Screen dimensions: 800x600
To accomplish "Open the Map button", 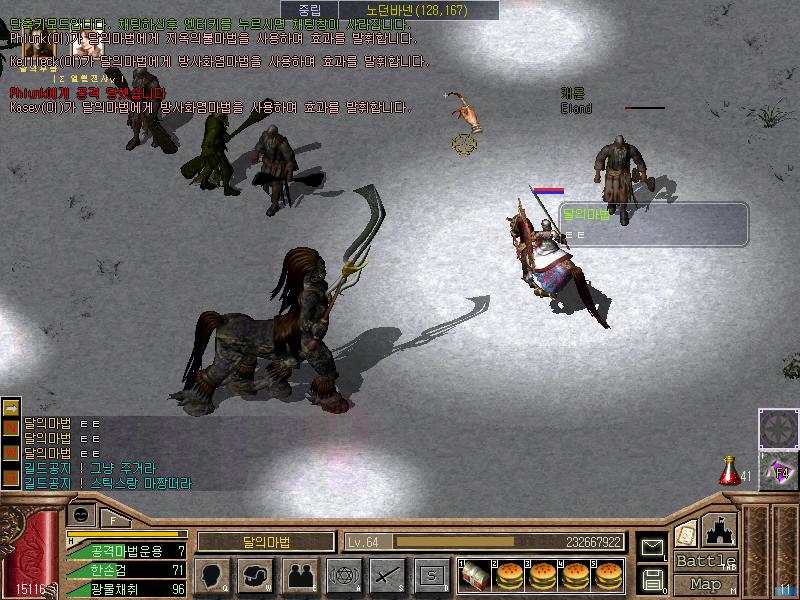I will pyautogui.click(x=705, y=584).
